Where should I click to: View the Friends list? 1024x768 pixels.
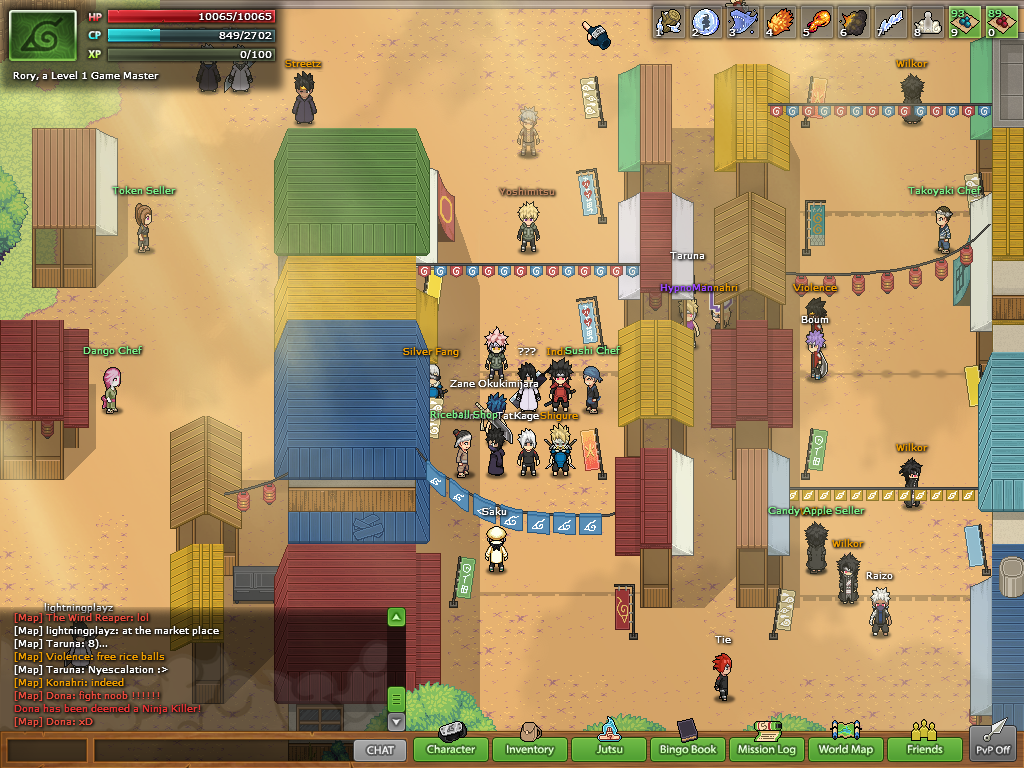pyautogui.click(x=925, y=749)
